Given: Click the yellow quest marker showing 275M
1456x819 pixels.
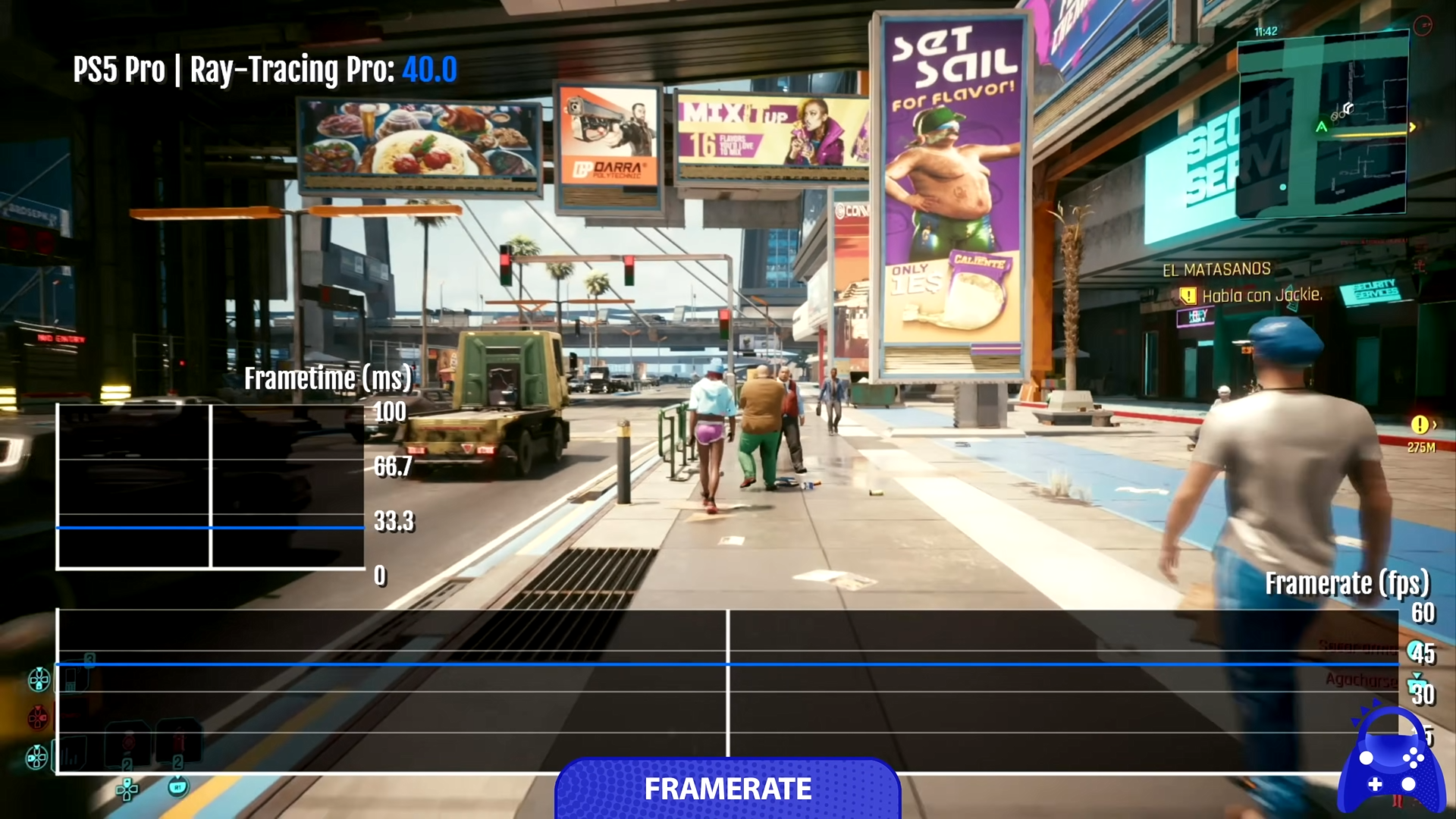Looking at the screenshot, I should [x=1420, y=425].
